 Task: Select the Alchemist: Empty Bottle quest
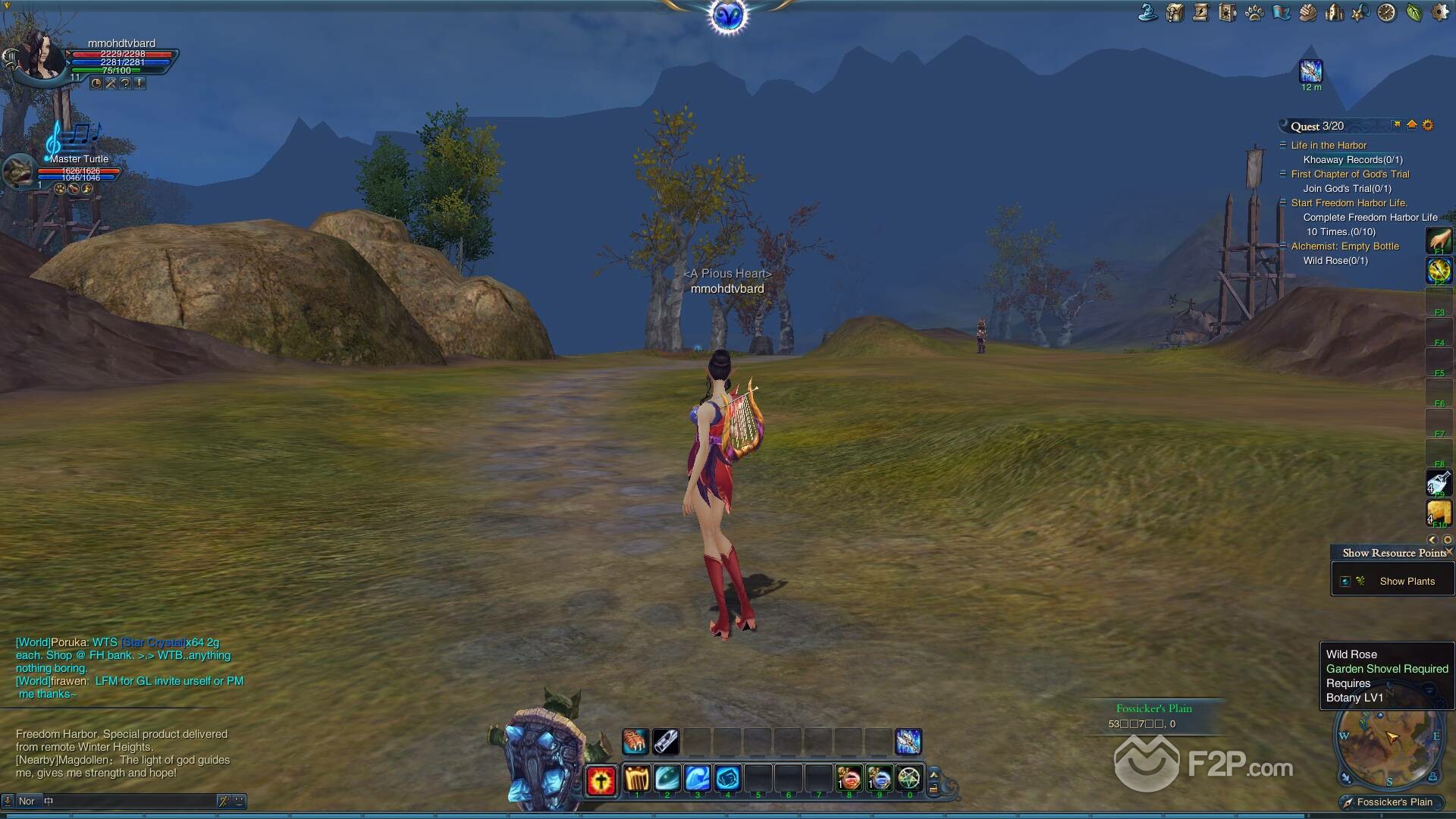(1345, 246)
